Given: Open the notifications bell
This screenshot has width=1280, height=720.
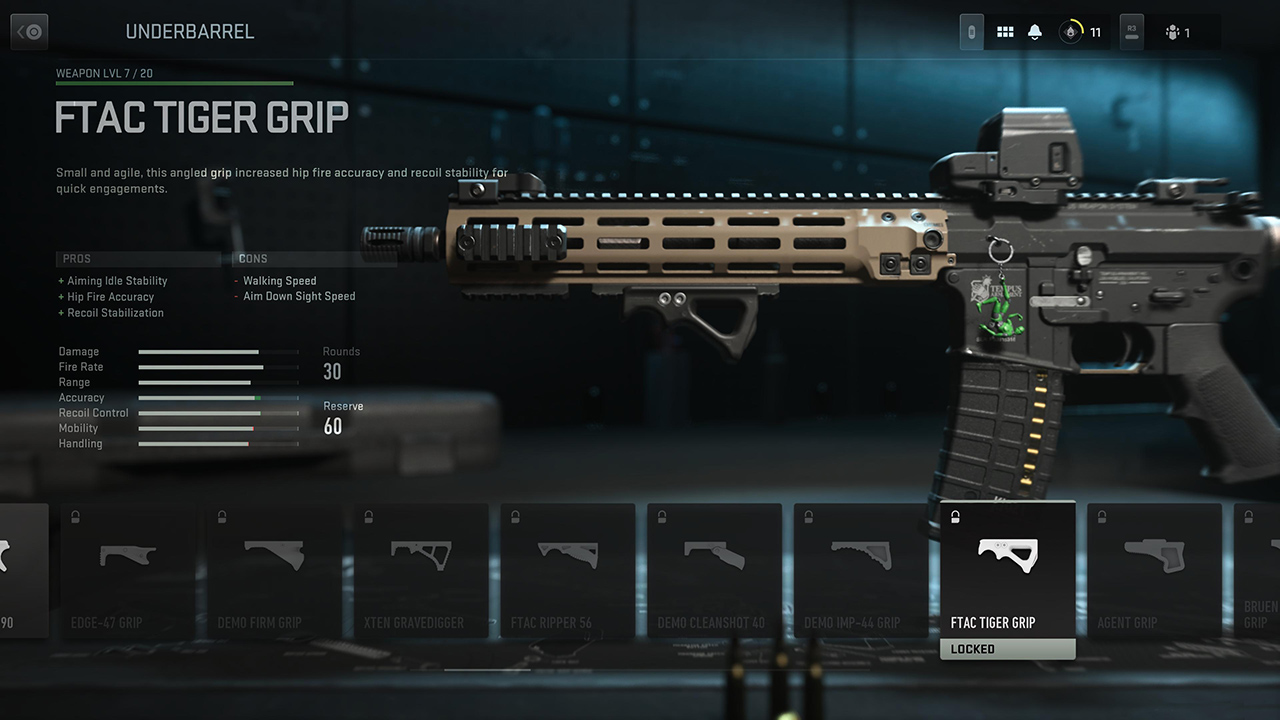Looking at the screenshot, I should (x=1034, y=31).
